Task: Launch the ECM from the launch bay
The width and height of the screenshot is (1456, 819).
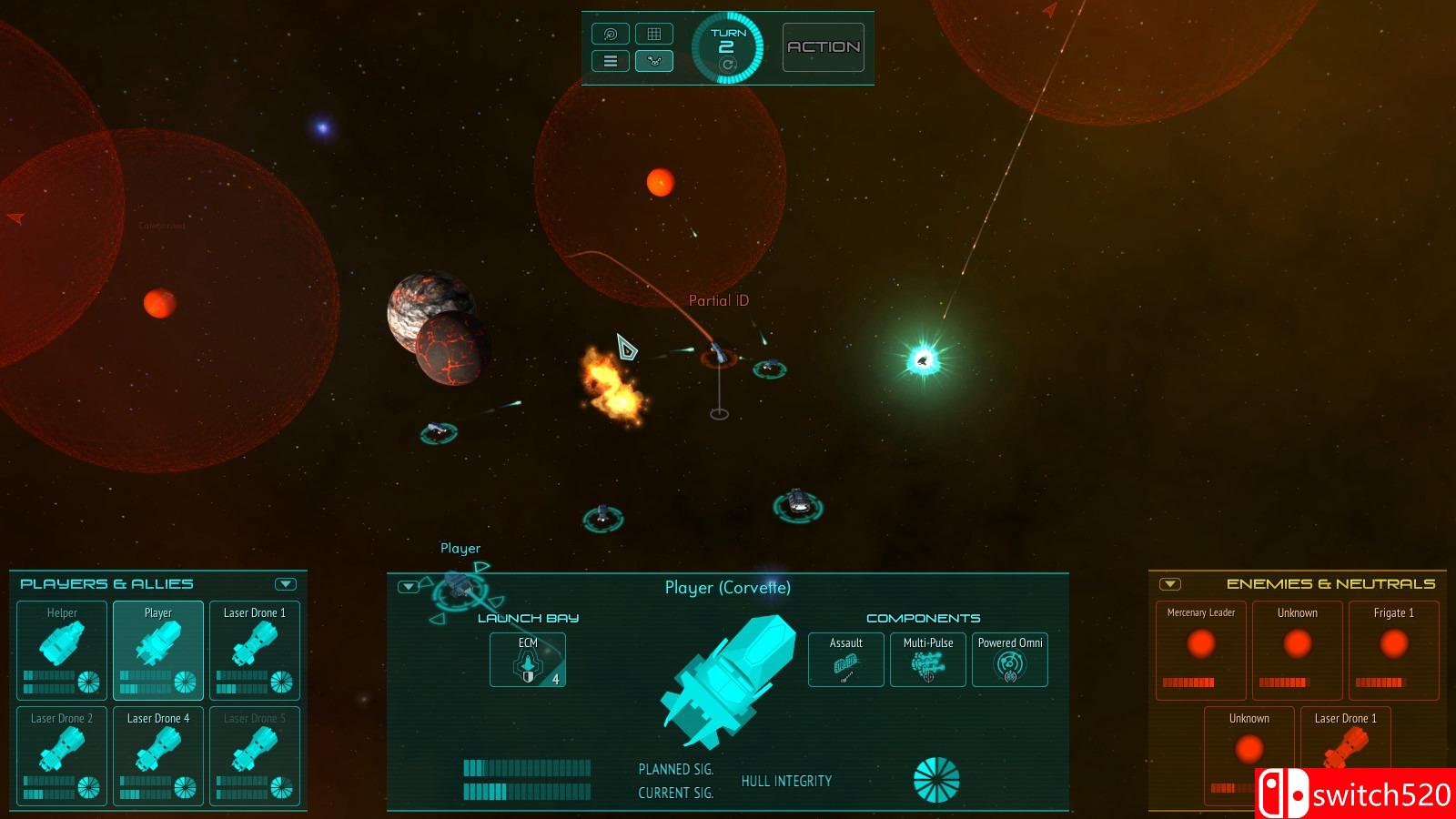Action: (528, 660)
